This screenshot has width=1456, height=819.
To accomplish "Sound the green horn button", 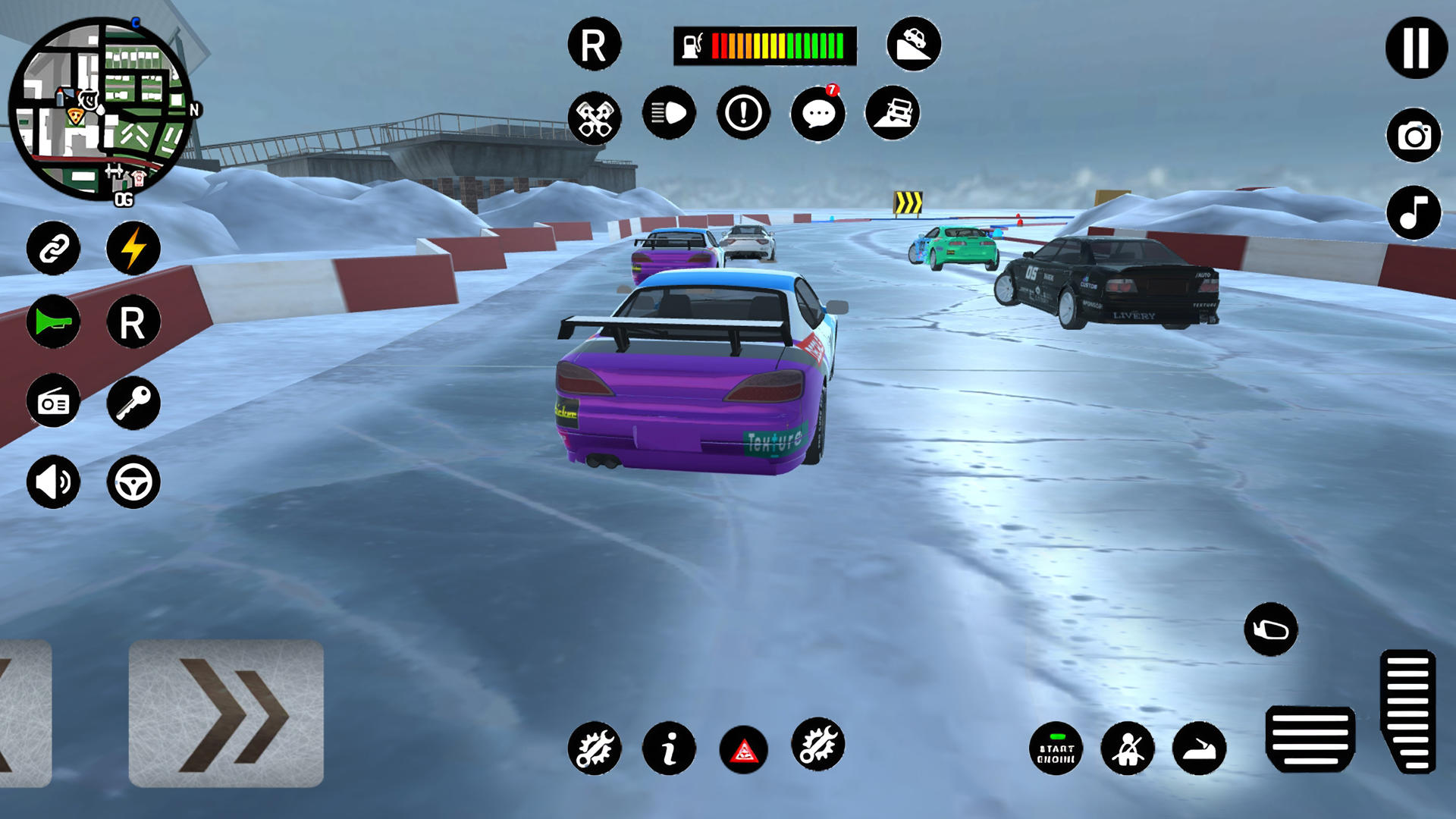I will pyautogui.click(x=53, y=322).
